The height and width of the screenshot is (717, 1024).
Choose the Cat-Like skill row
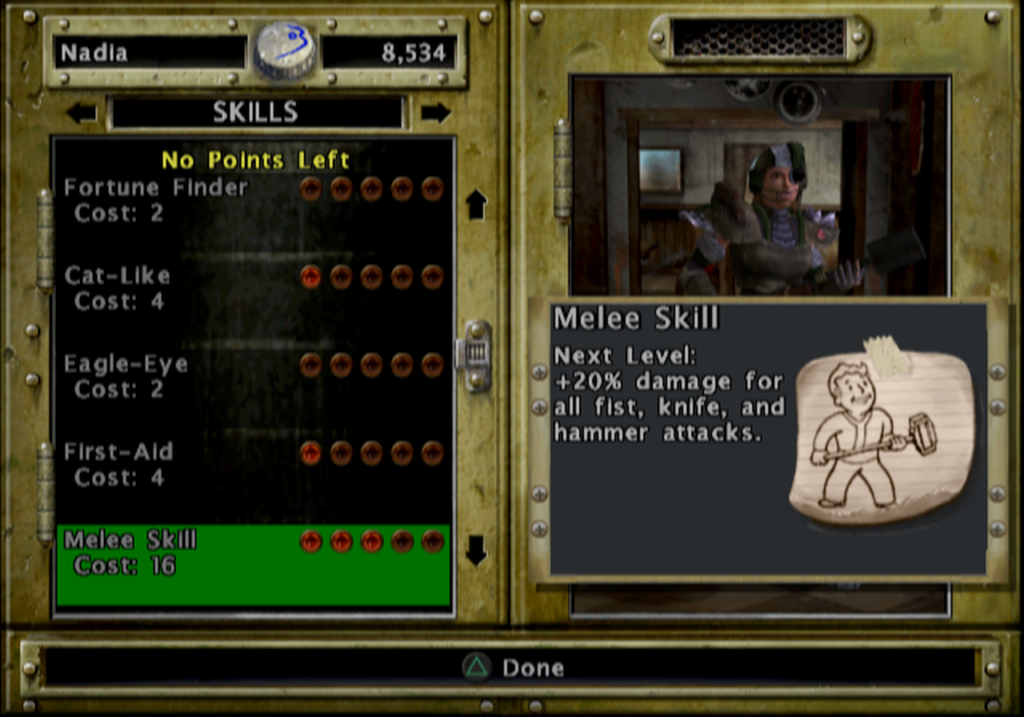pos(118,287)
